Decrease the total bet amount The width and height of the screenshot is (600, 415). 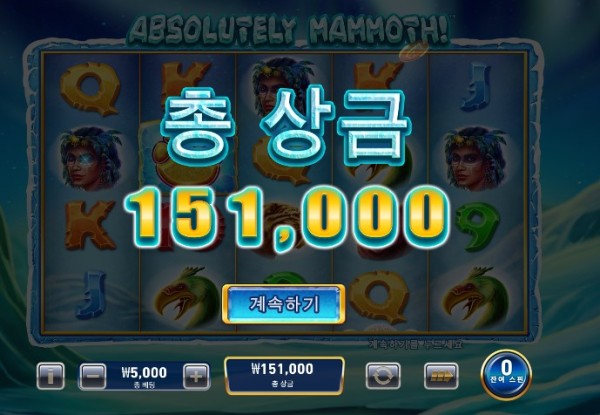[x=93, y=376]
